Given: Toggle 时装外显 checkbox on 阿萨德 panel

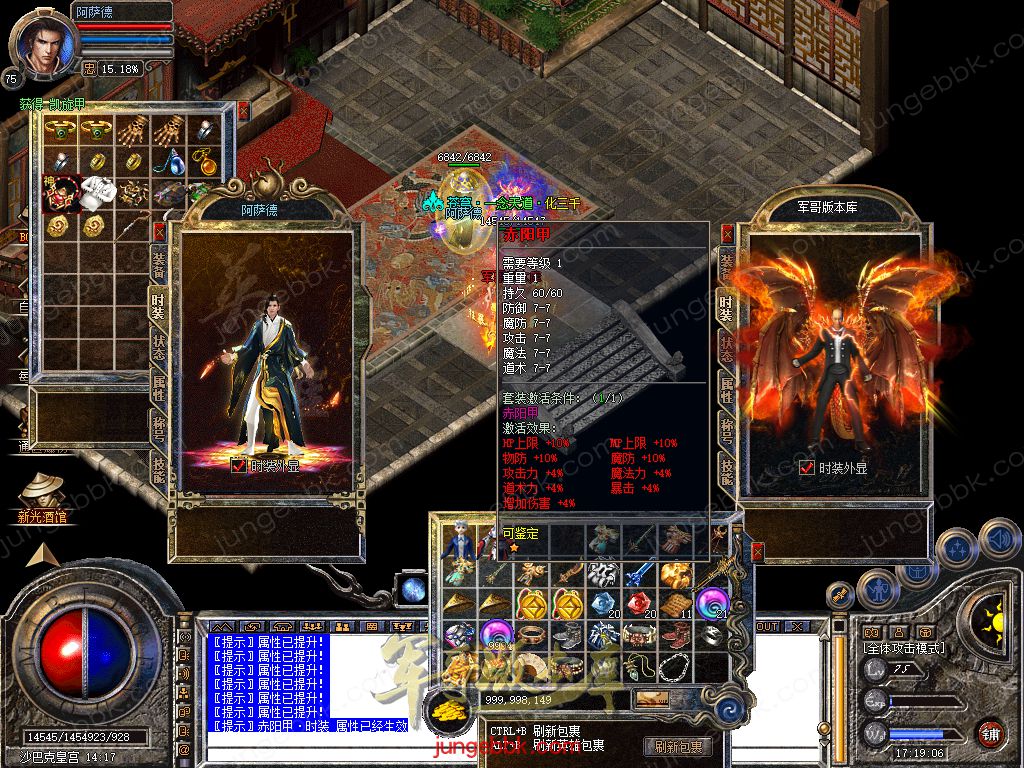Looking at the screenshot, I should coord(238,465).
